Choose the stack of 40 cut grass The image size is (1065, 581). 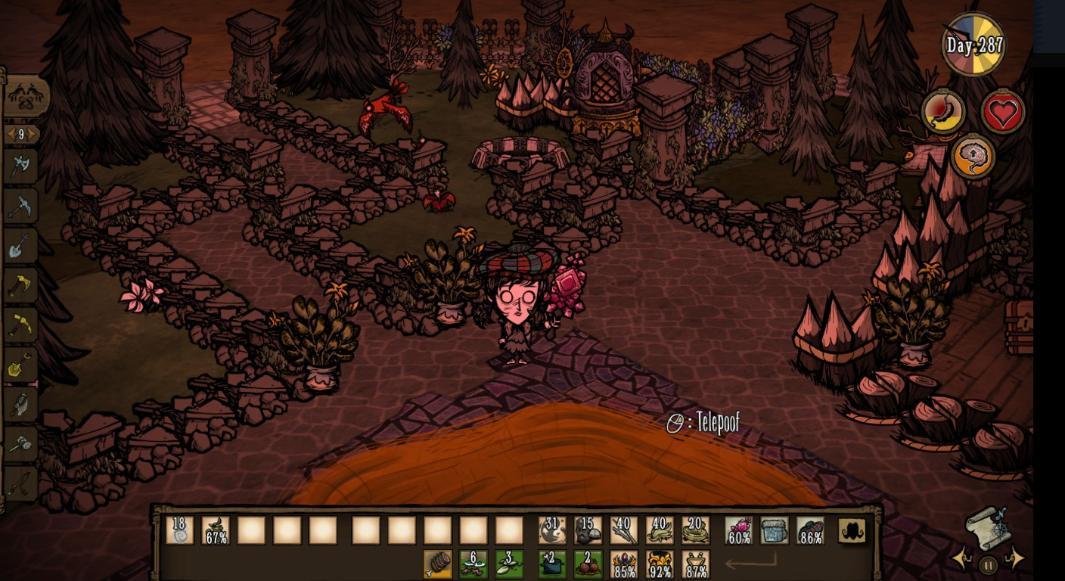[660, 530]
